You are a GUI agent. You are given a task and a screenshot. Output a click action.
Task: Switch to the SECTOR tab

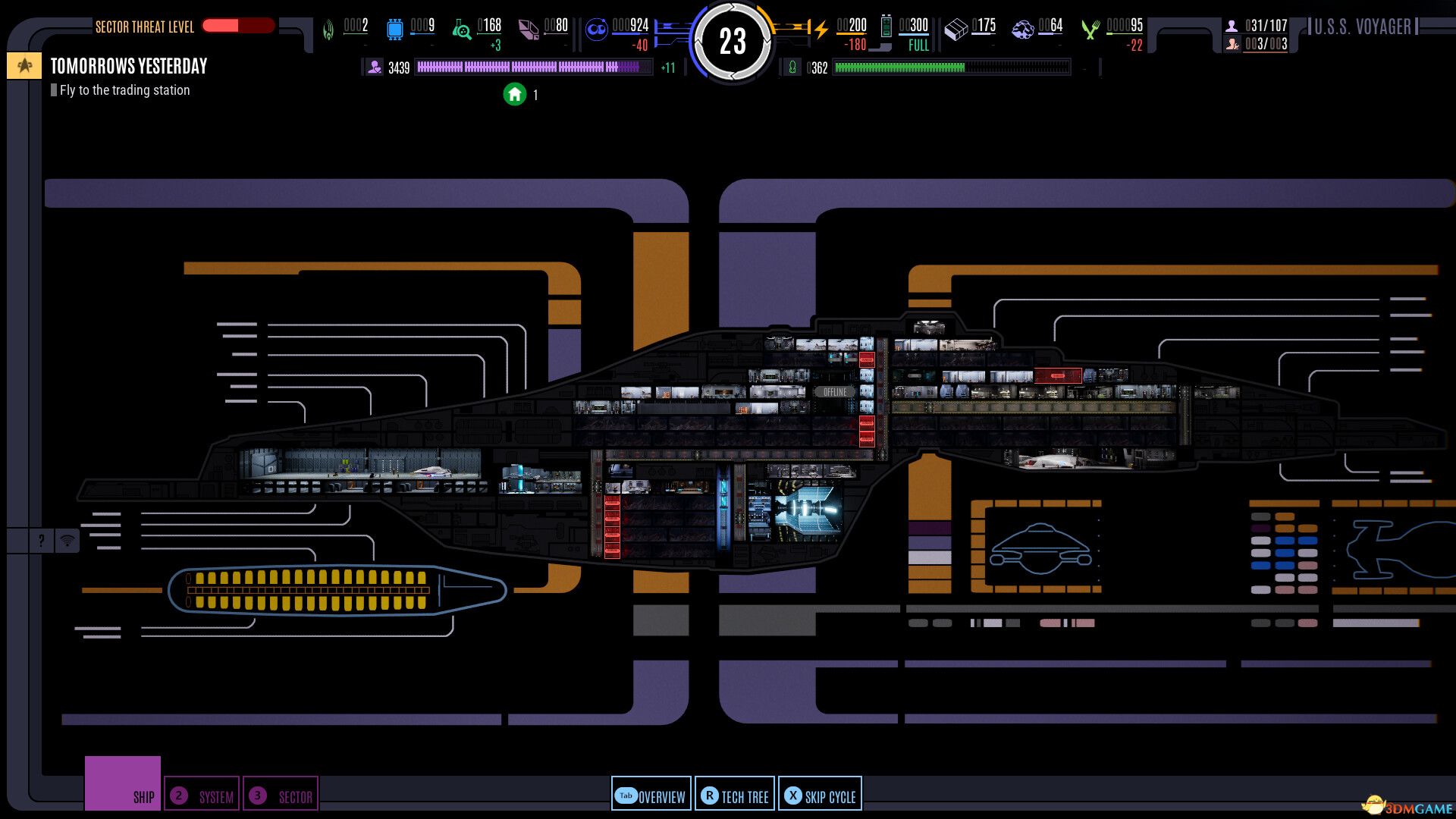[282, 795]
